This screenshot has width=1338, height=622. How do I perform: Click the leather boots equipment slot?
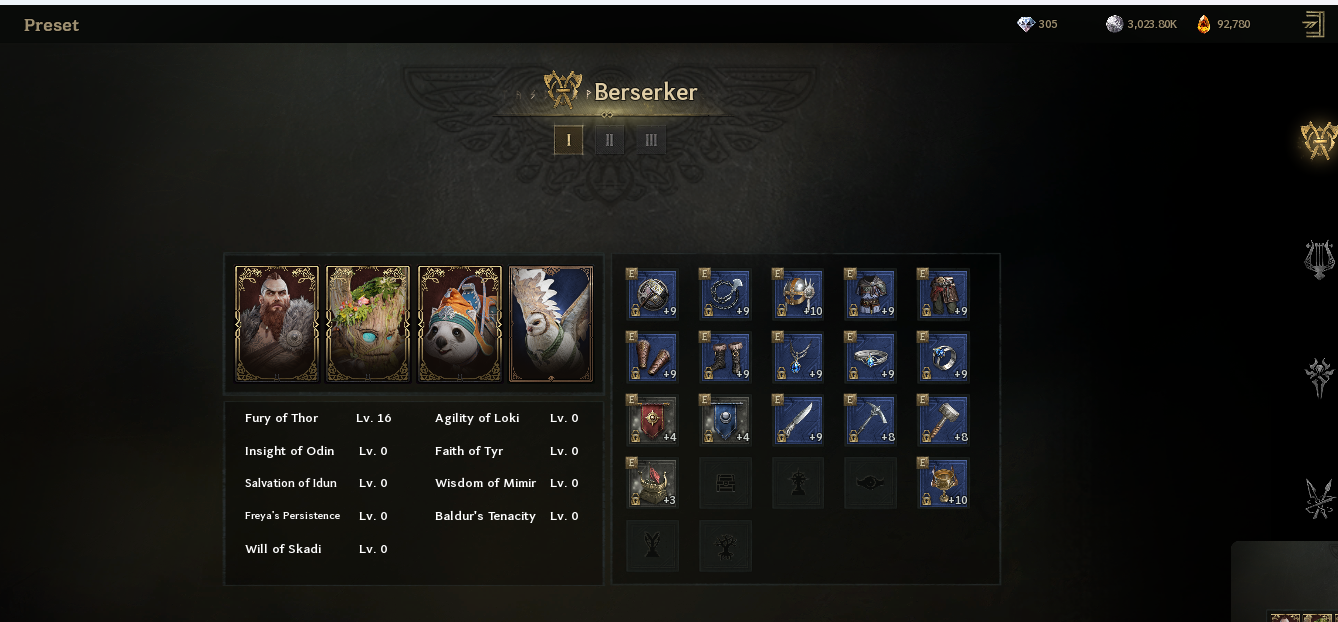(725, 357)
